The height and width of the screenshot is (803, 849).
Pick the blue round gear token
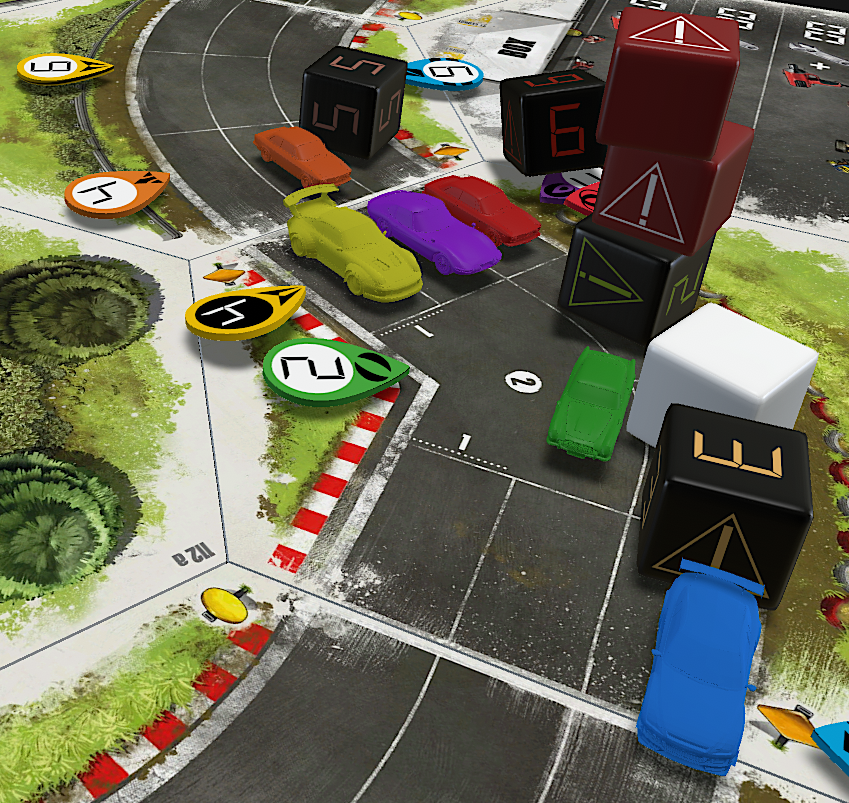coord(444,72)
